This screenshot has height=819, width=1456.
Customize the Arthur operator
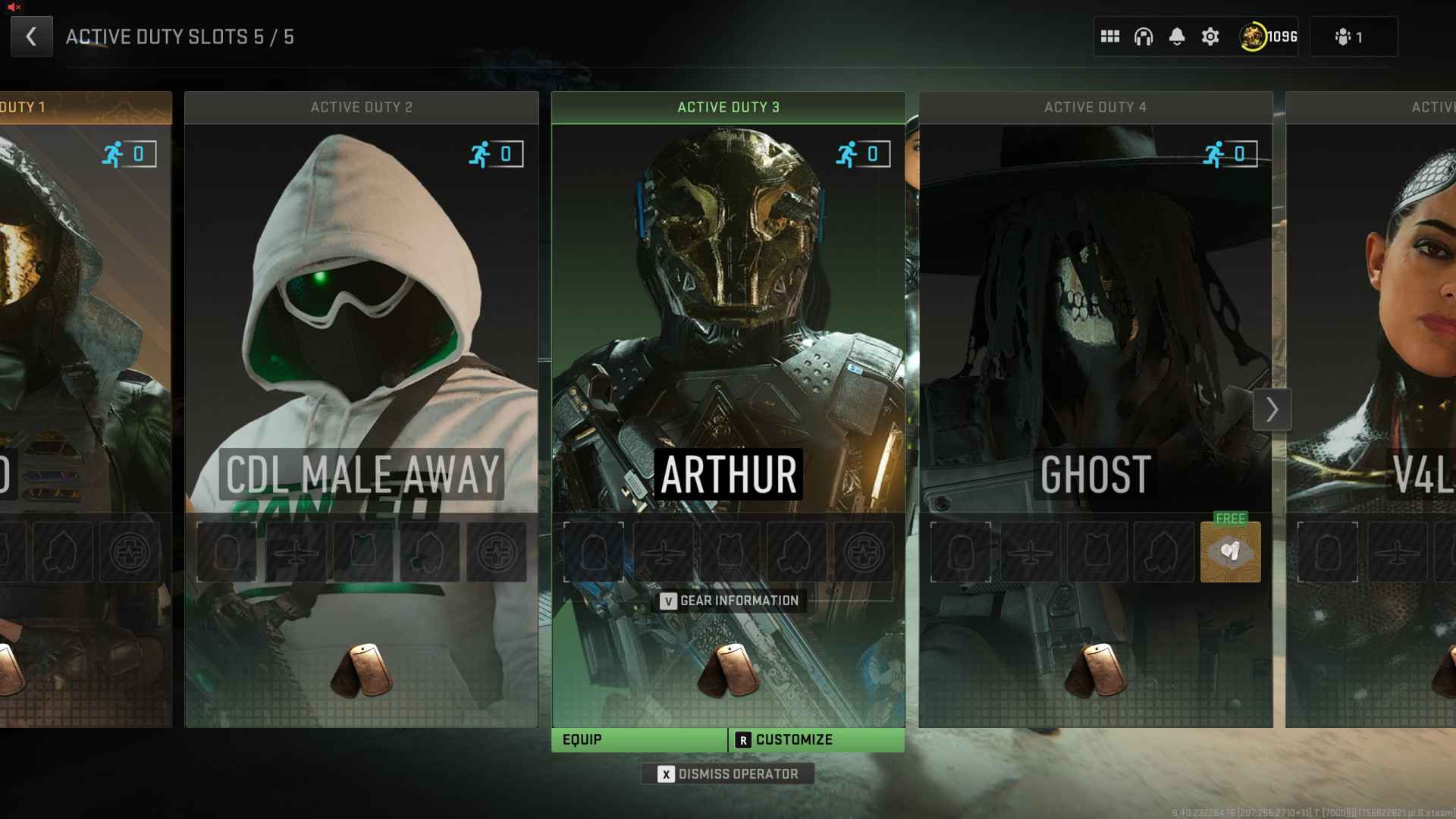click(x=816, y=740)
